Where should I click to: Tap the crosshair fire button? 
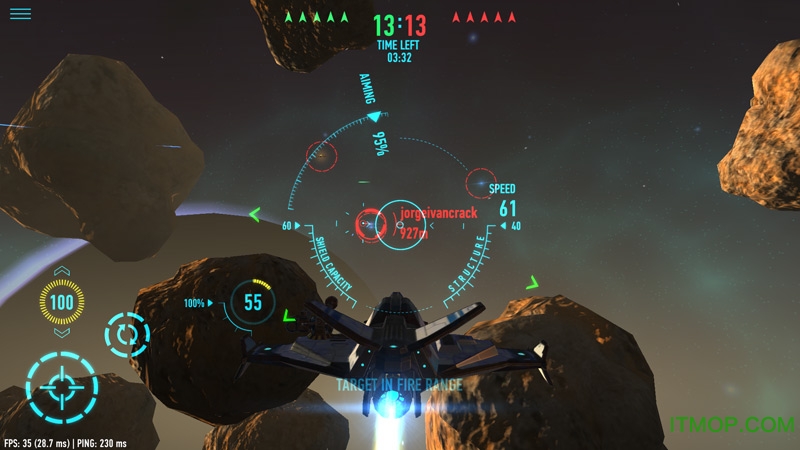click(61, 386)
